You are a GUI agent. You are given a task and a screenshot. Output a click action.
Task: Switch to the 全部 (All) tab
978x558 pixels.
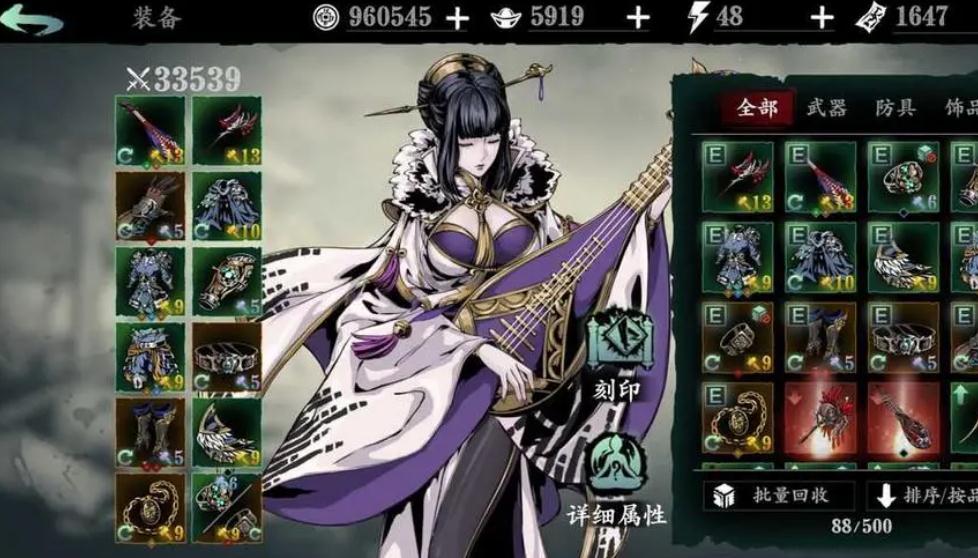(x=757, y=108)
